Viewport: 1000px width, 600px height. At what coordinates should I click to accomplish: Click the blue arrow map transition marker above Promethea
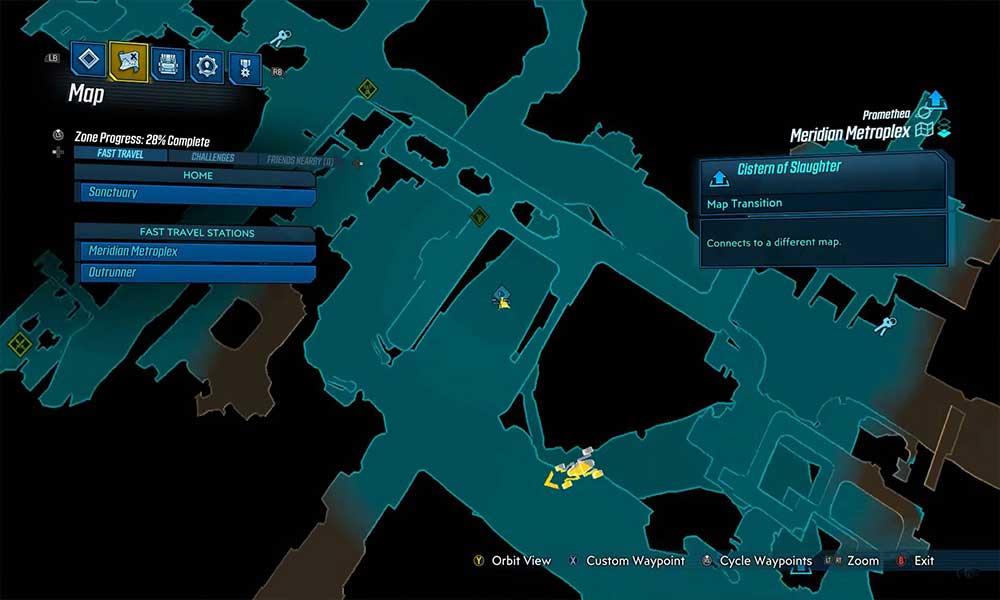pos(935,99)
